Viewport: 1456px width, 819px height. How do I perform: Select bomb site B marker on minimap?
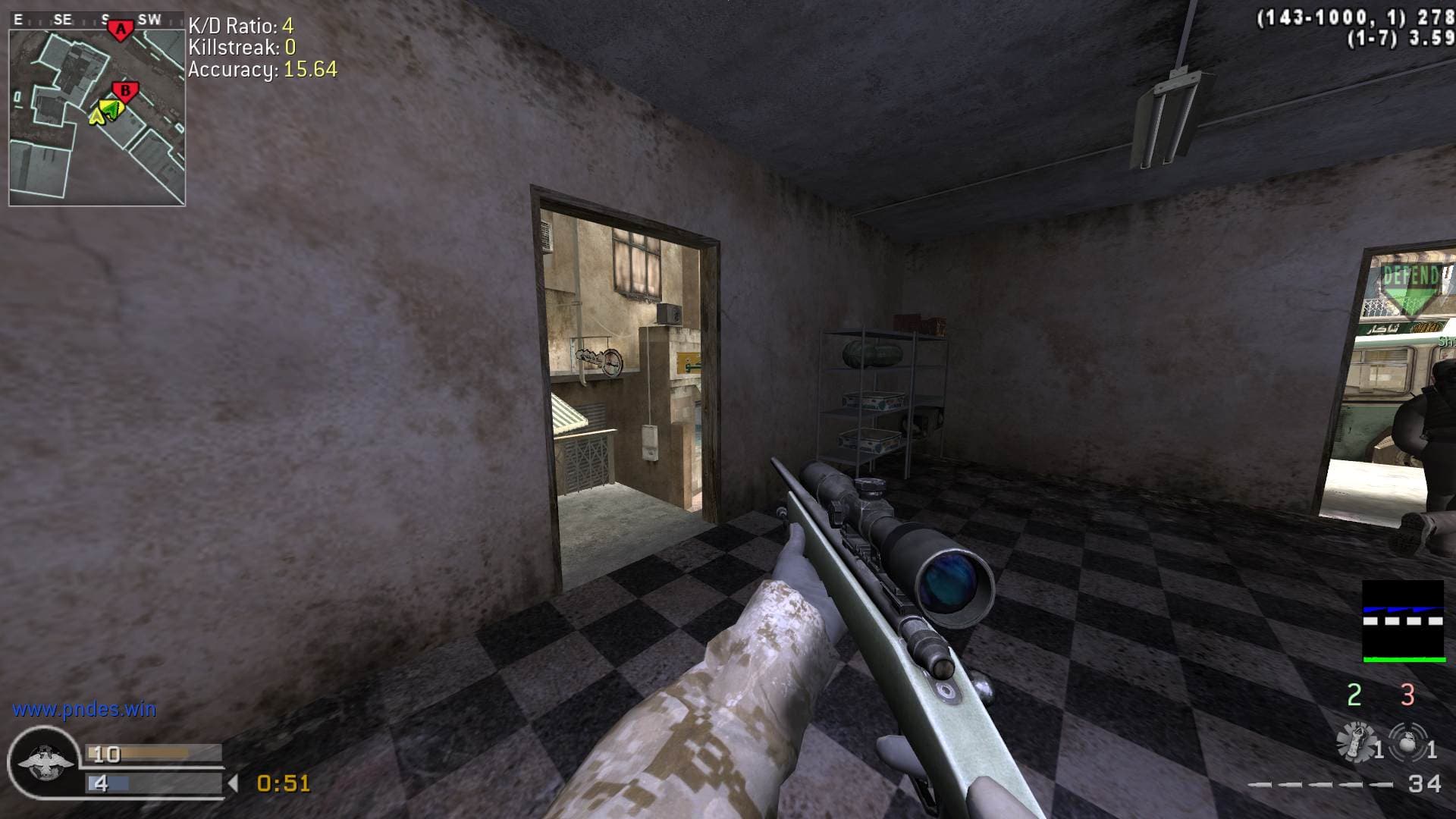(x=126, y=92)
